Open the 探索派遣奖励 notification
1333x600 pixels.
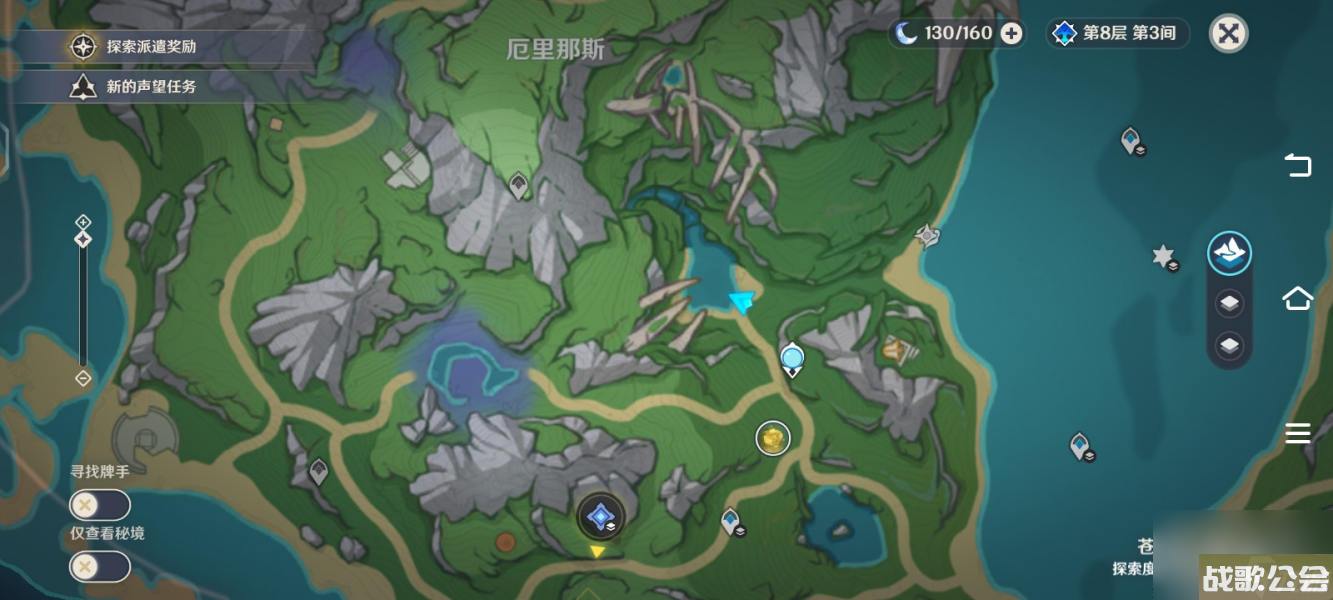coord(150,46)
